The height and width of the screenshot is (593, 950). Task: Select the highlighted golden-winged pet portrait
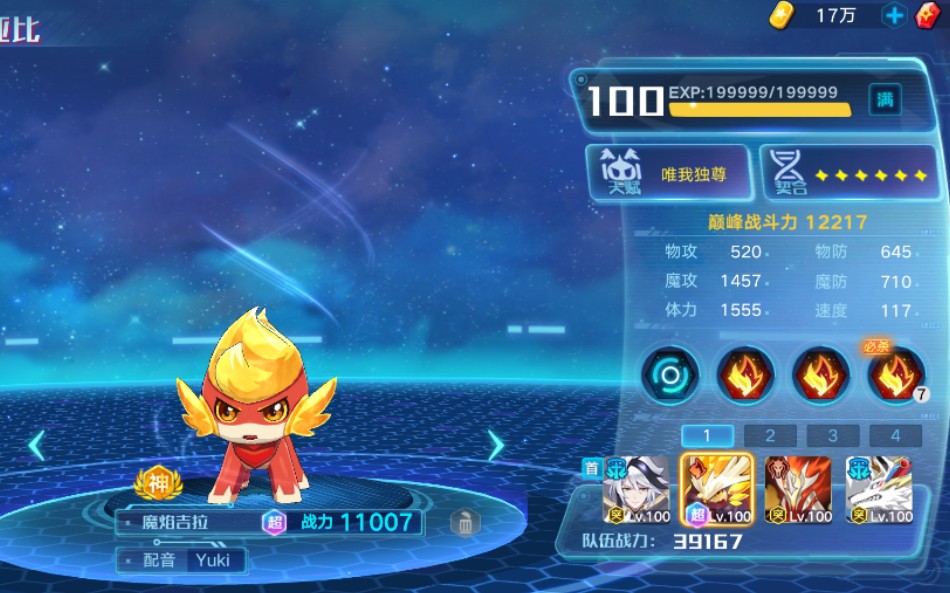pyautogui.click(x=717, y=490)
